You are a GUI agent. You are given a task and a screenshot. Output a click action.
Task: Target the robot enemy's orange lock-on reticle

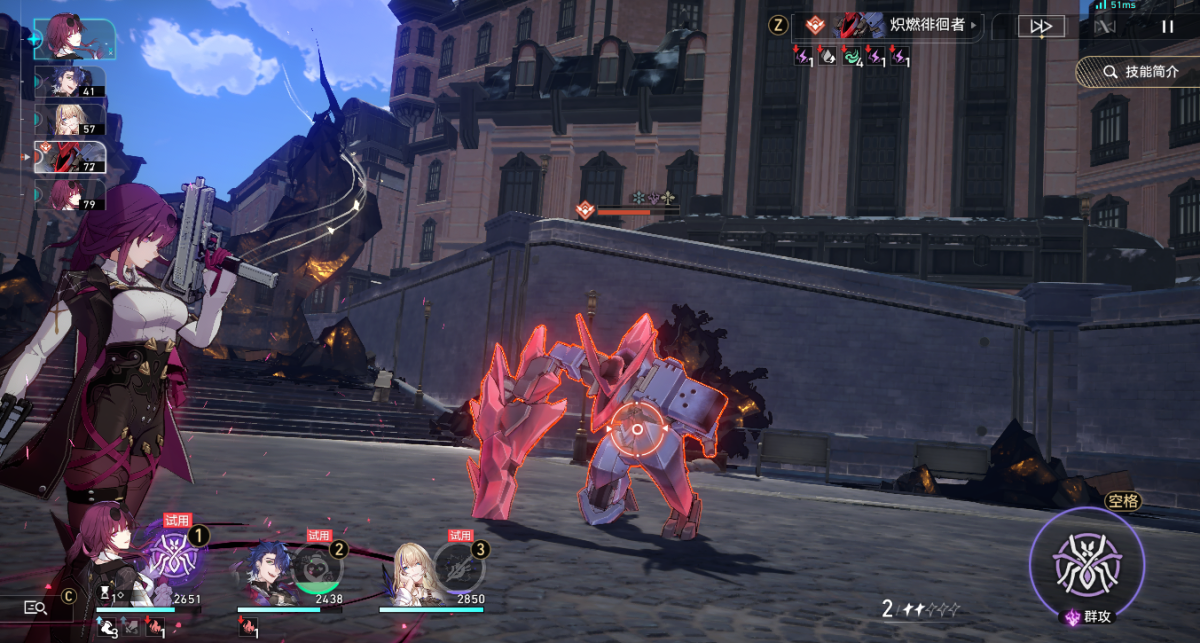(637, 429)
